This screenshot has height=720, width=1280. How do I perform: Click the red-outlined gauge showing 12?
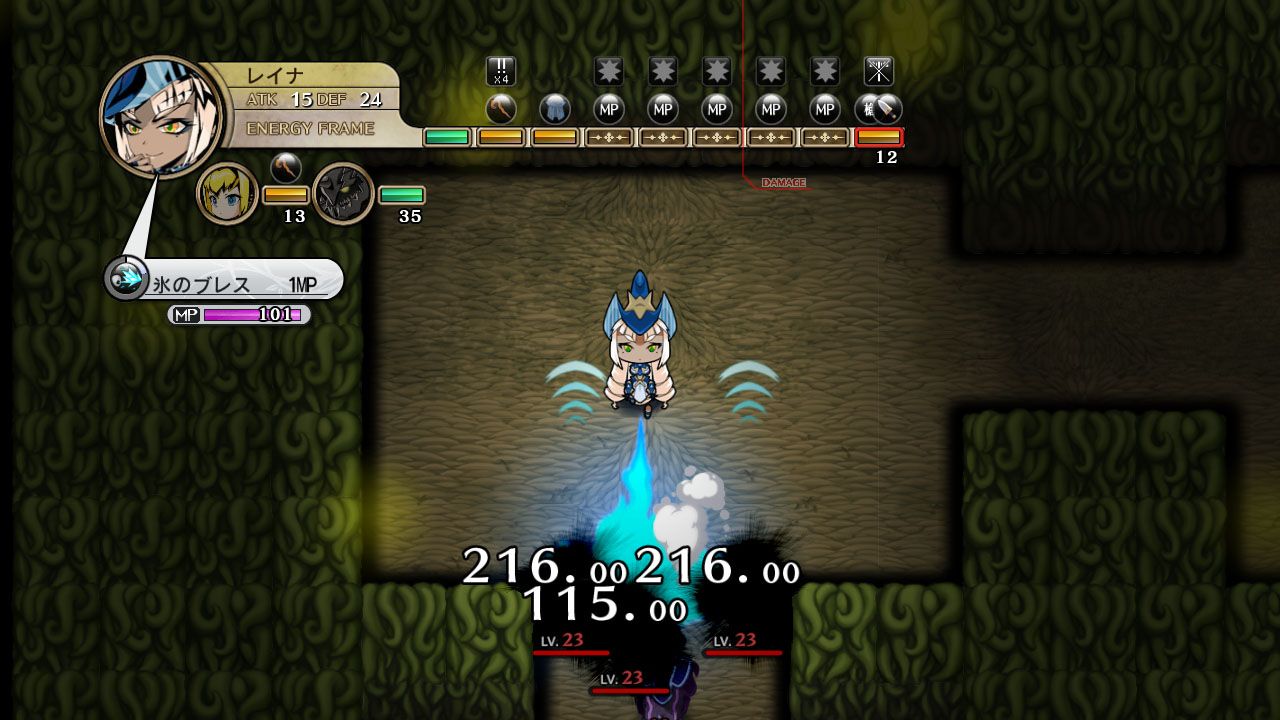881,136
